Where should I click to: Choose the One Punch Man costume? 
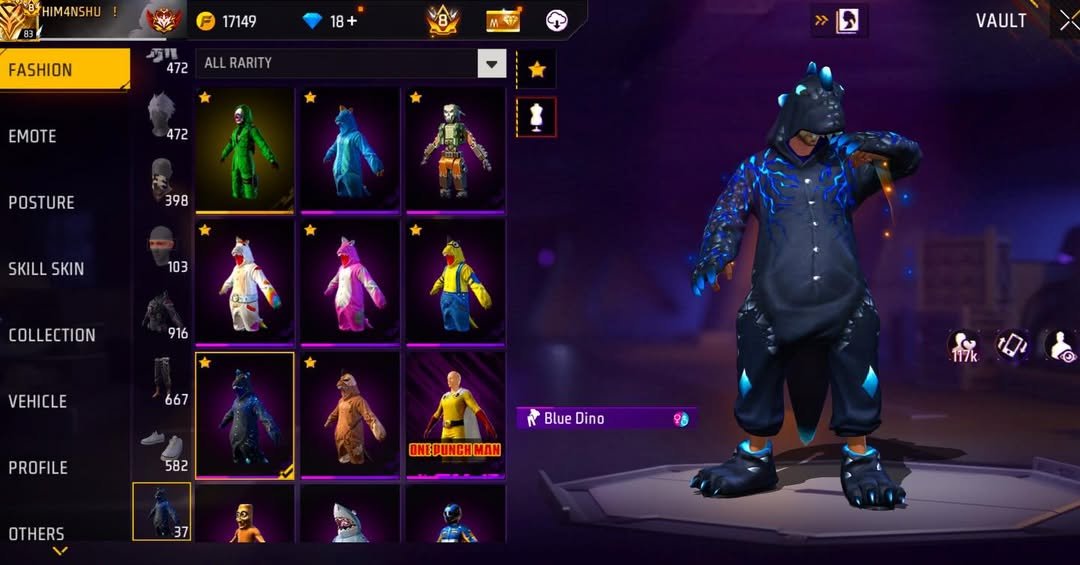tap(456, 413)
